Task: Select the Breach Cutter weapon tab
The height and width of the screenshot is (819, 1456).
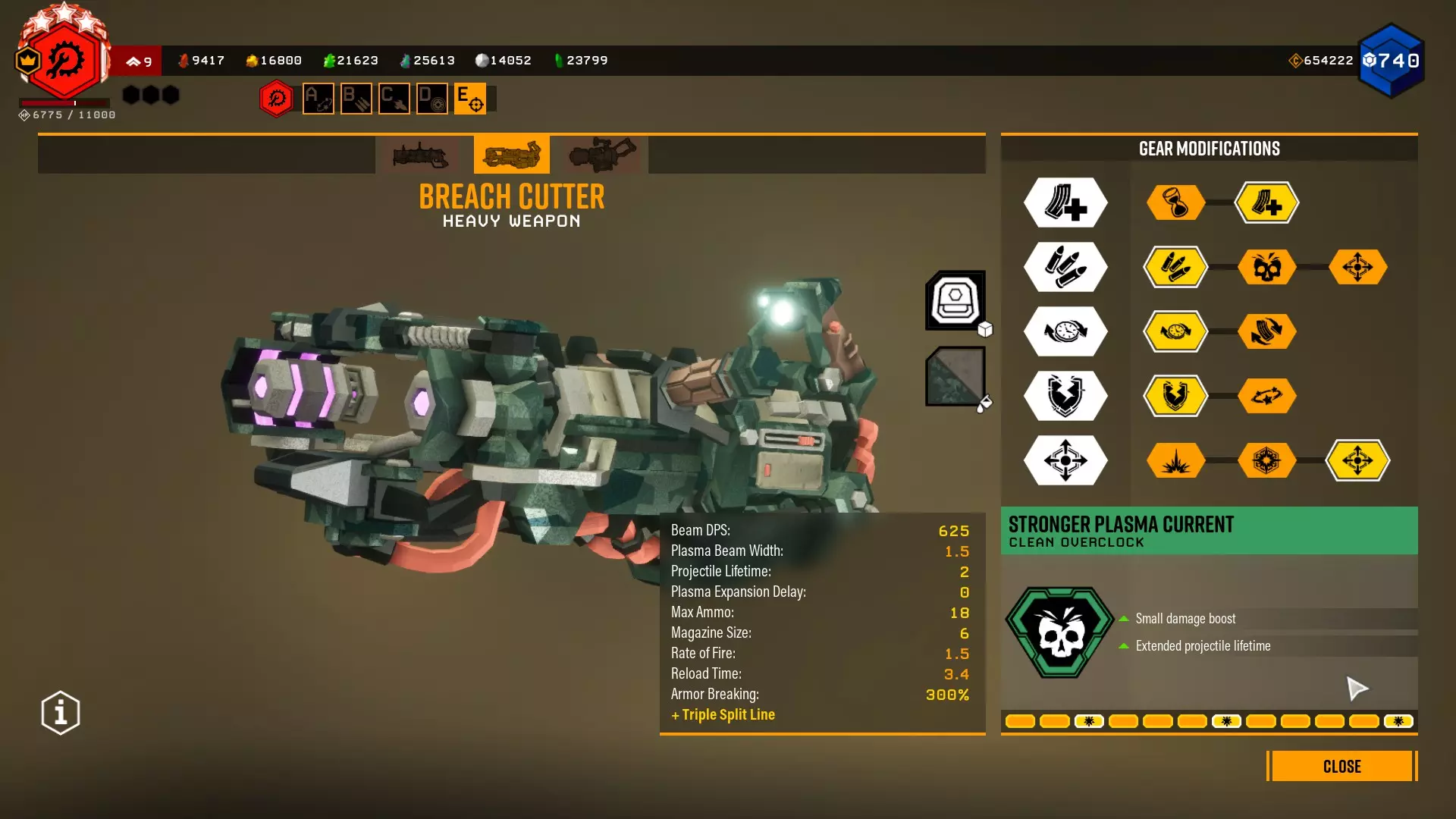Action: tap(512, 155)
